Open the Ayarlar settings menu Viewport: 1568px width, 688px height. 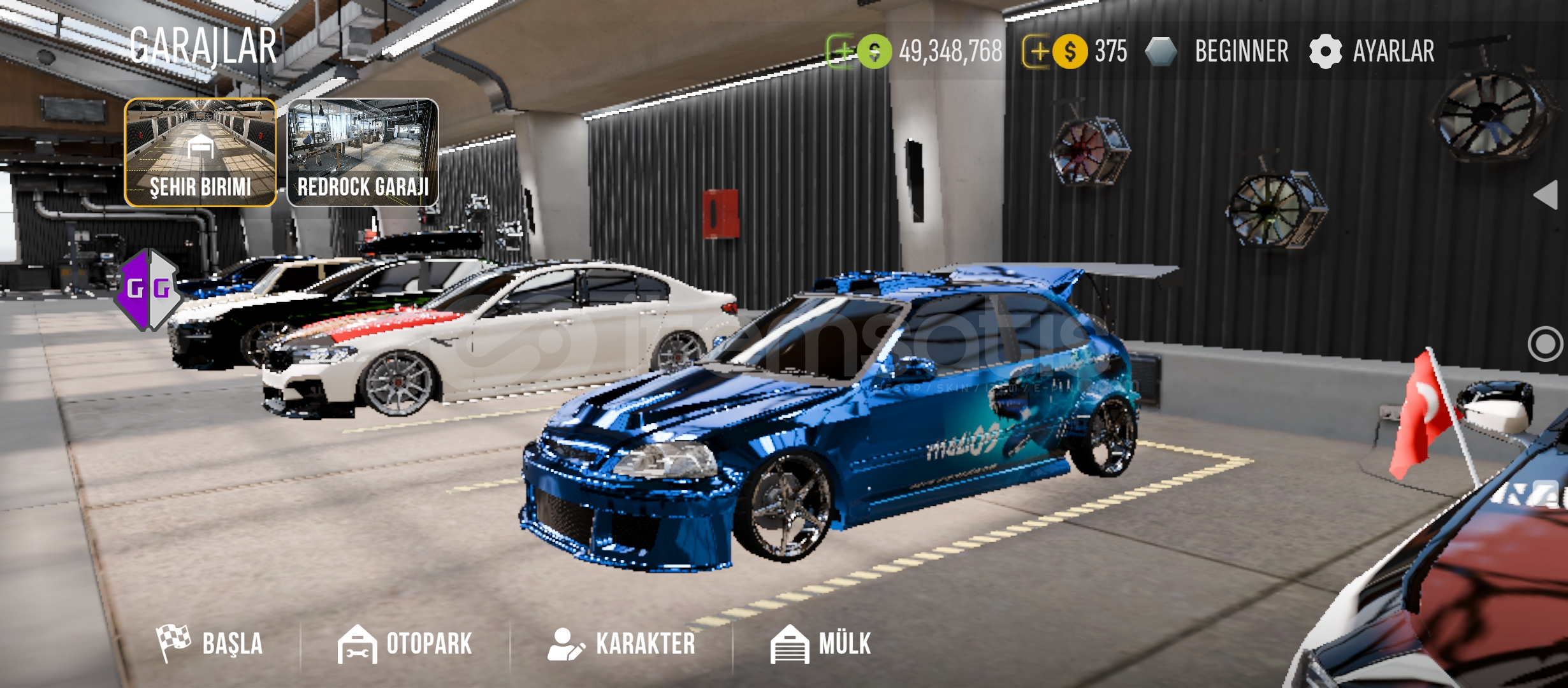tap(1372, 51)
